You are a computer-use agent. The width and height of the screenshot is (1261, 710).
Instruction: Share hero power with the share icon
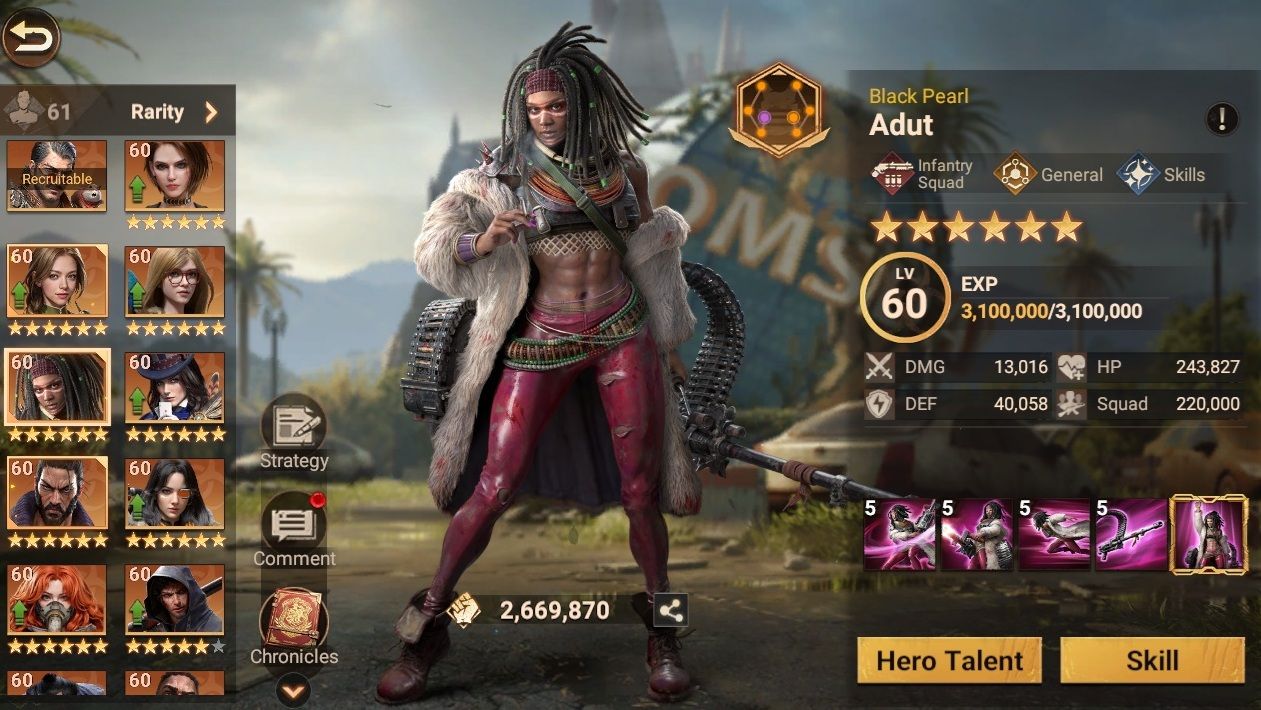[671, 610]
